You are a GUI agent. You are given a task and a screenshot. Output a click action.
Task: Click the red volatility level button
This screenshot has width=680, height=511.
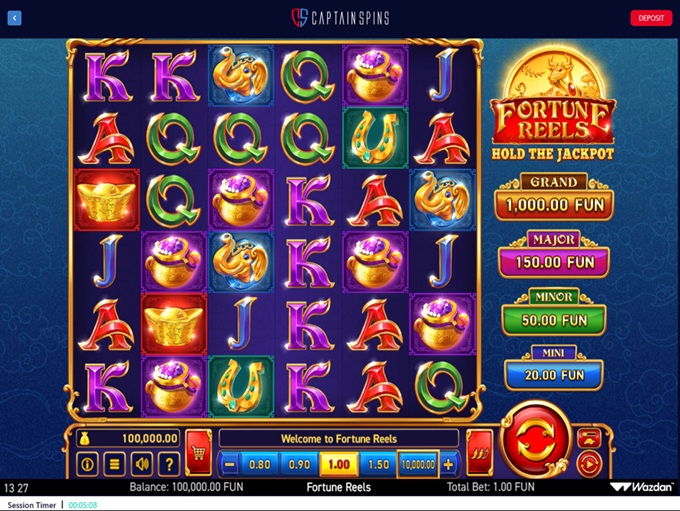[x=479, y=452]
